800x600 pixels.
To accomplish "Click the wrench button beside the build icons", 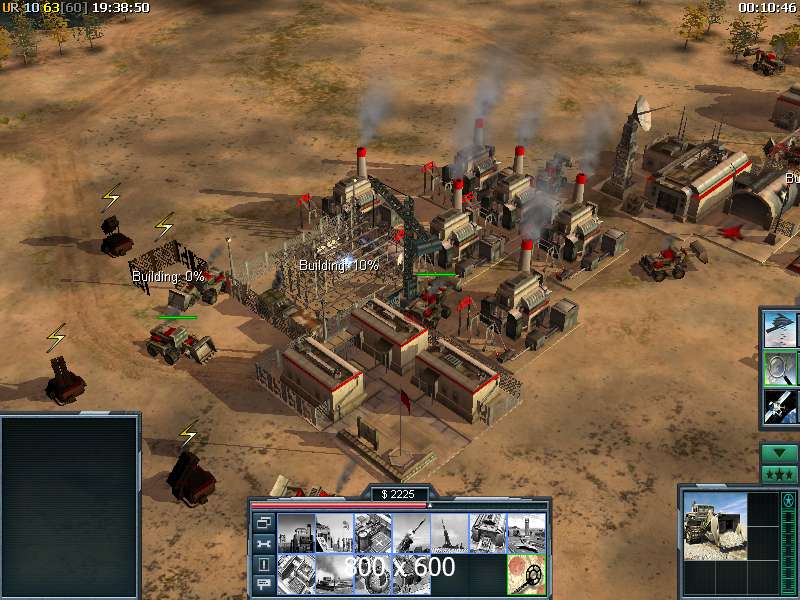I will pos(264,543).
